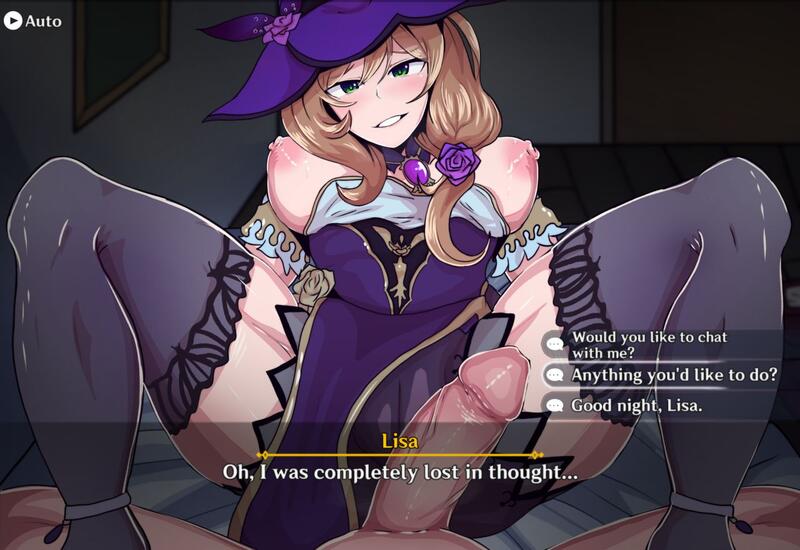Choose "Would you like to chat with me?"
Viewport: 800px width, 550px height.
click(648, 344)
